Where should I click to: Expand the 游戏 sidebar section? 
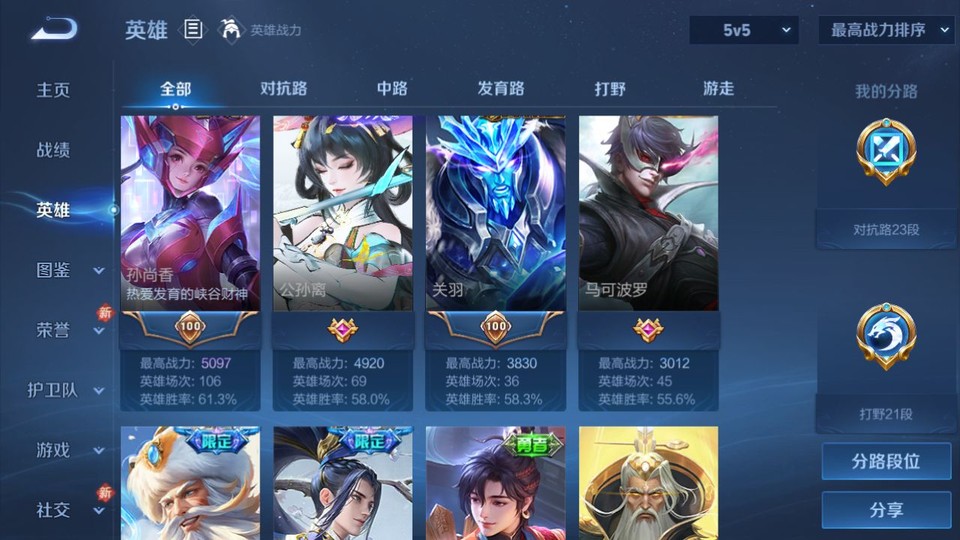click(98, 451)
